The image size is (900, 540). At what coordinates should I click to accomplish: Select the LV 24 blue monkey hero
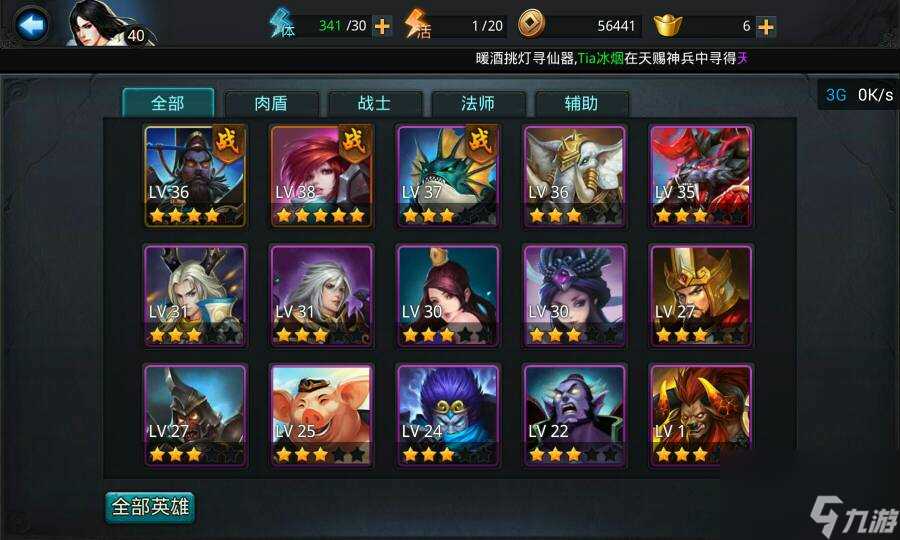[x=448, y=415]
